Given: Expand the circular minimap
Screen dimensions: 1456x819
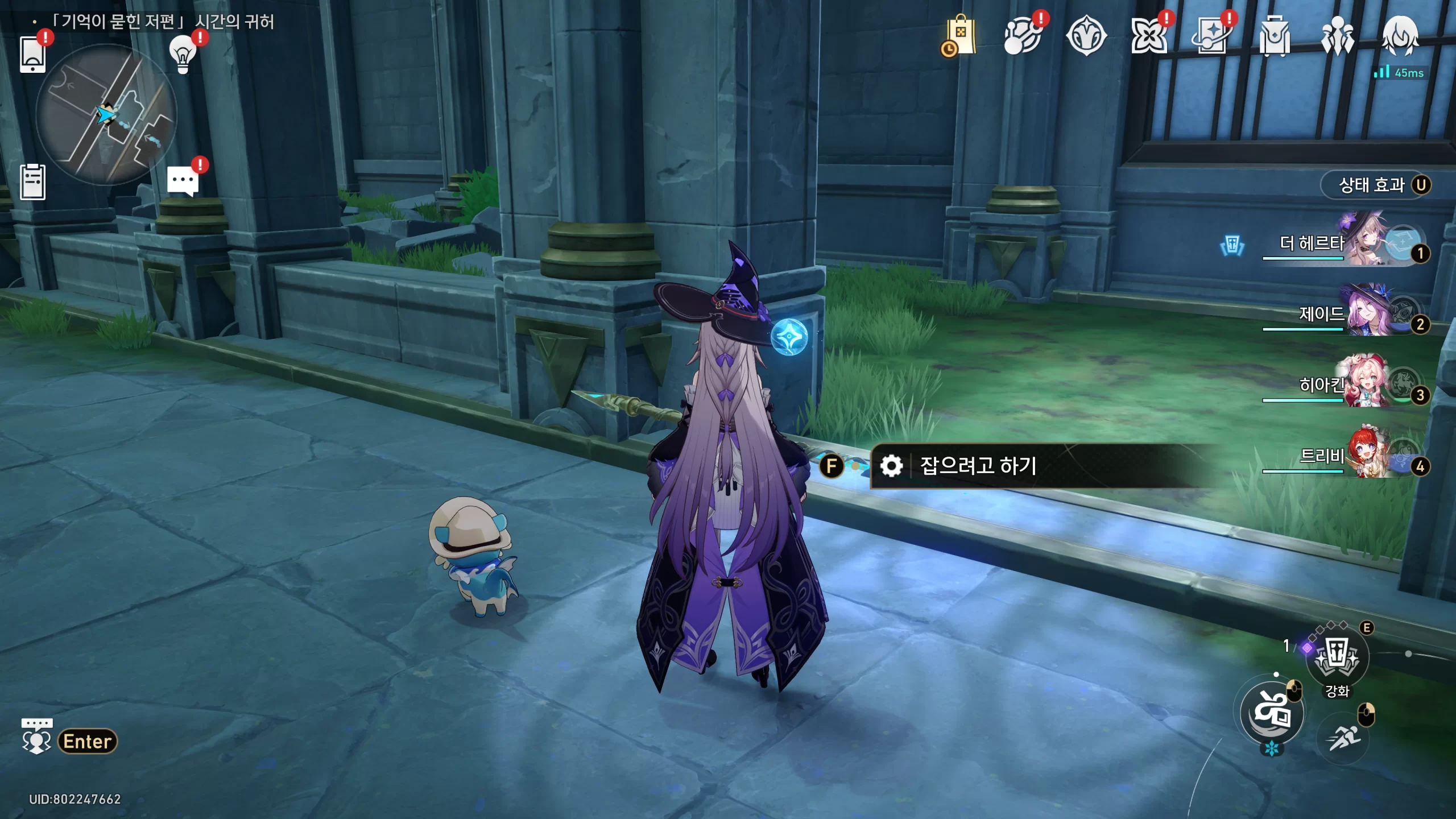Looking at the screenshot, I should coord(106,115).
